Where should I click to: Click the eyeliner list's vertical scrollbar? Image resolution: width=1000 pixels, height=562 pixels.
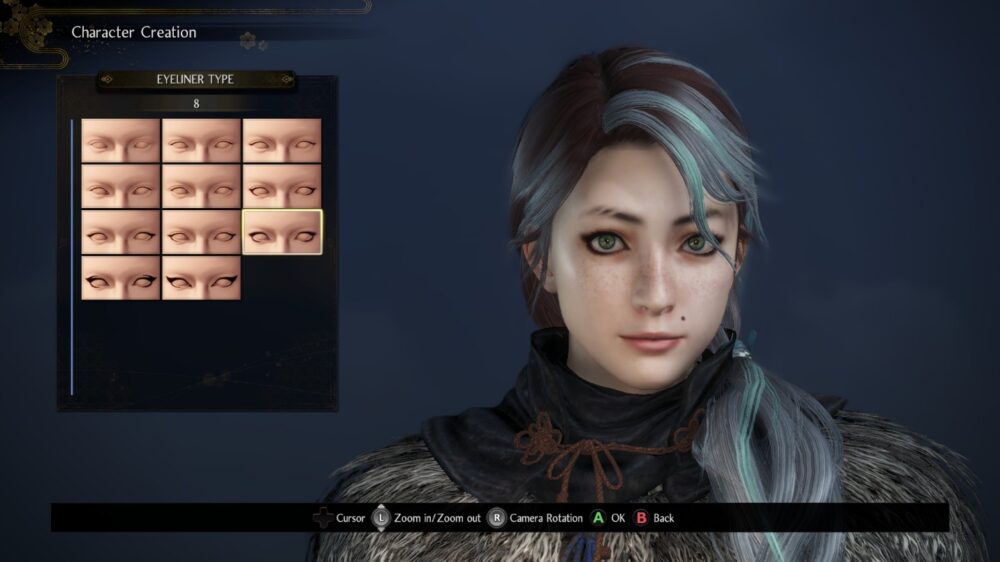pyautogui.click(x=72, y=256)
